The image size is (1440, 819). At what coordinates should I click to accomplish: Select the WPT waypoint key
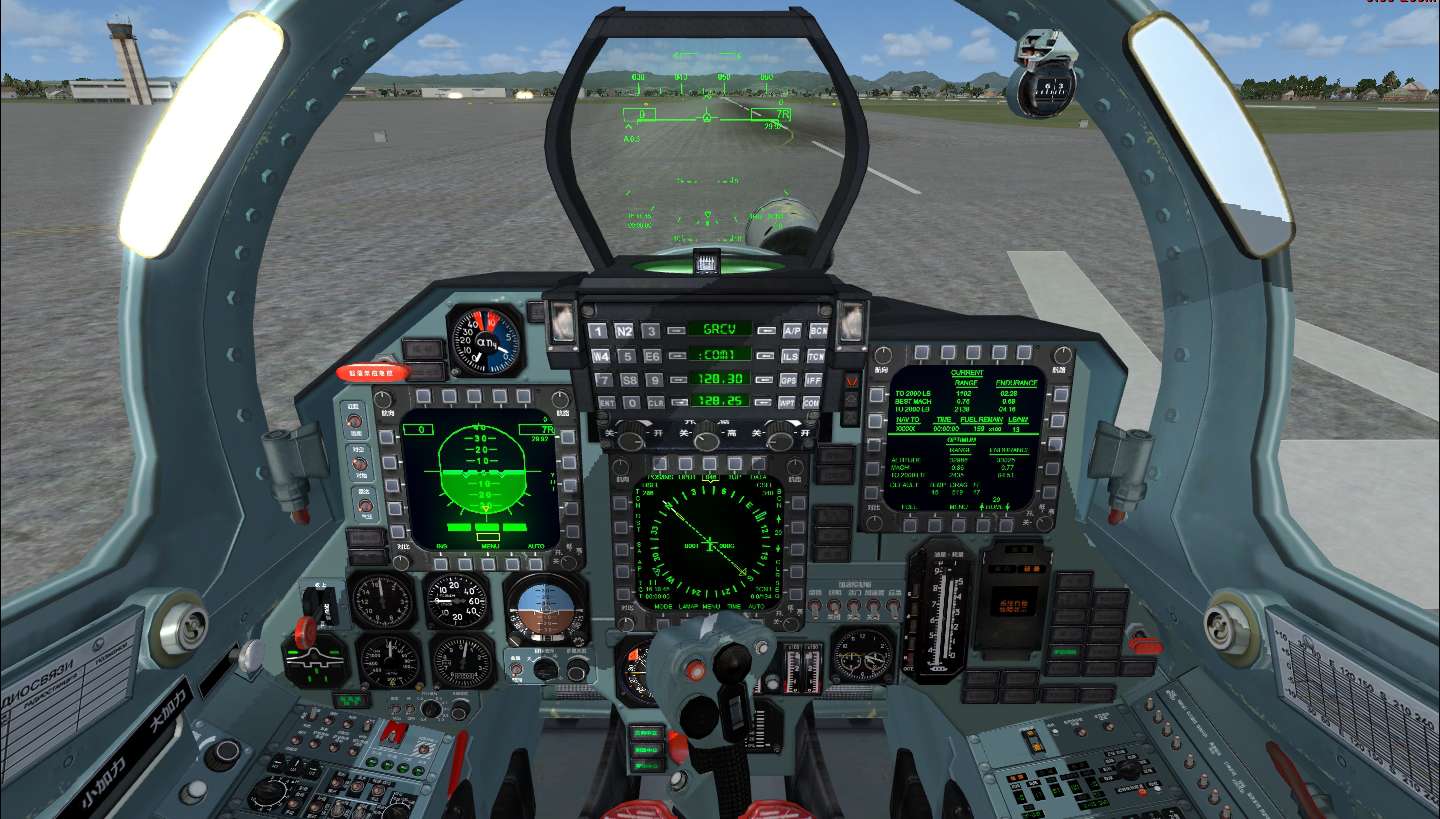pos(790,402)
